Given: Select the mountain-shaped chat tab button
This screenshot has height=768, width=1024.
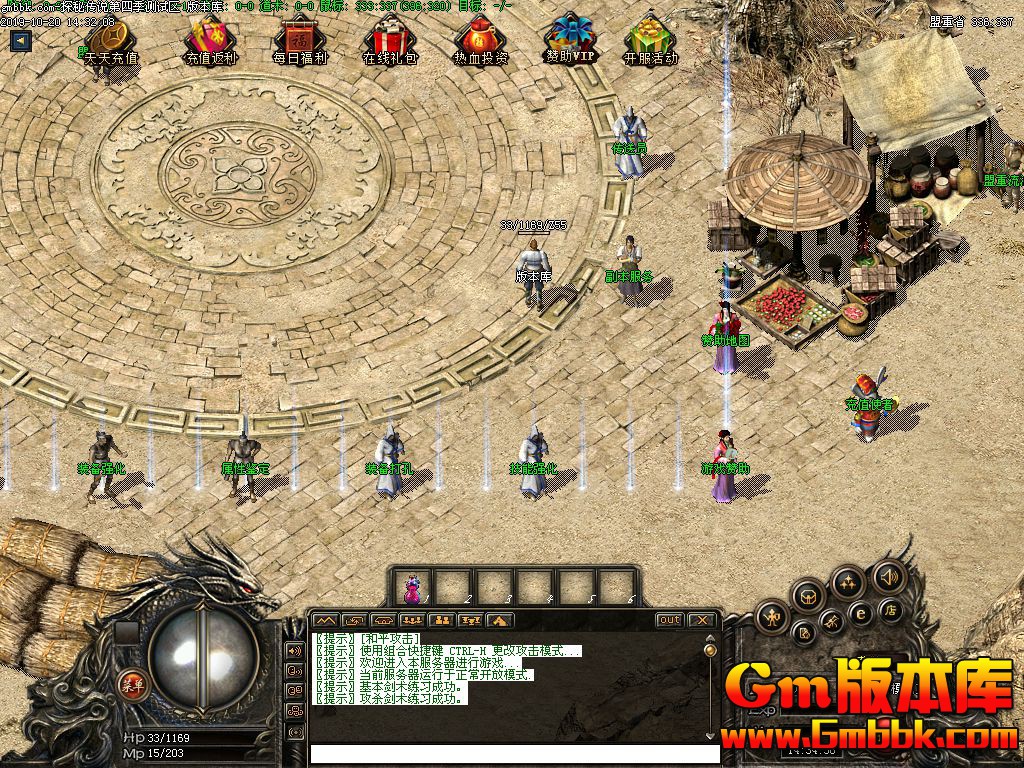Looking at the screenshot, I should pos(326,621).
